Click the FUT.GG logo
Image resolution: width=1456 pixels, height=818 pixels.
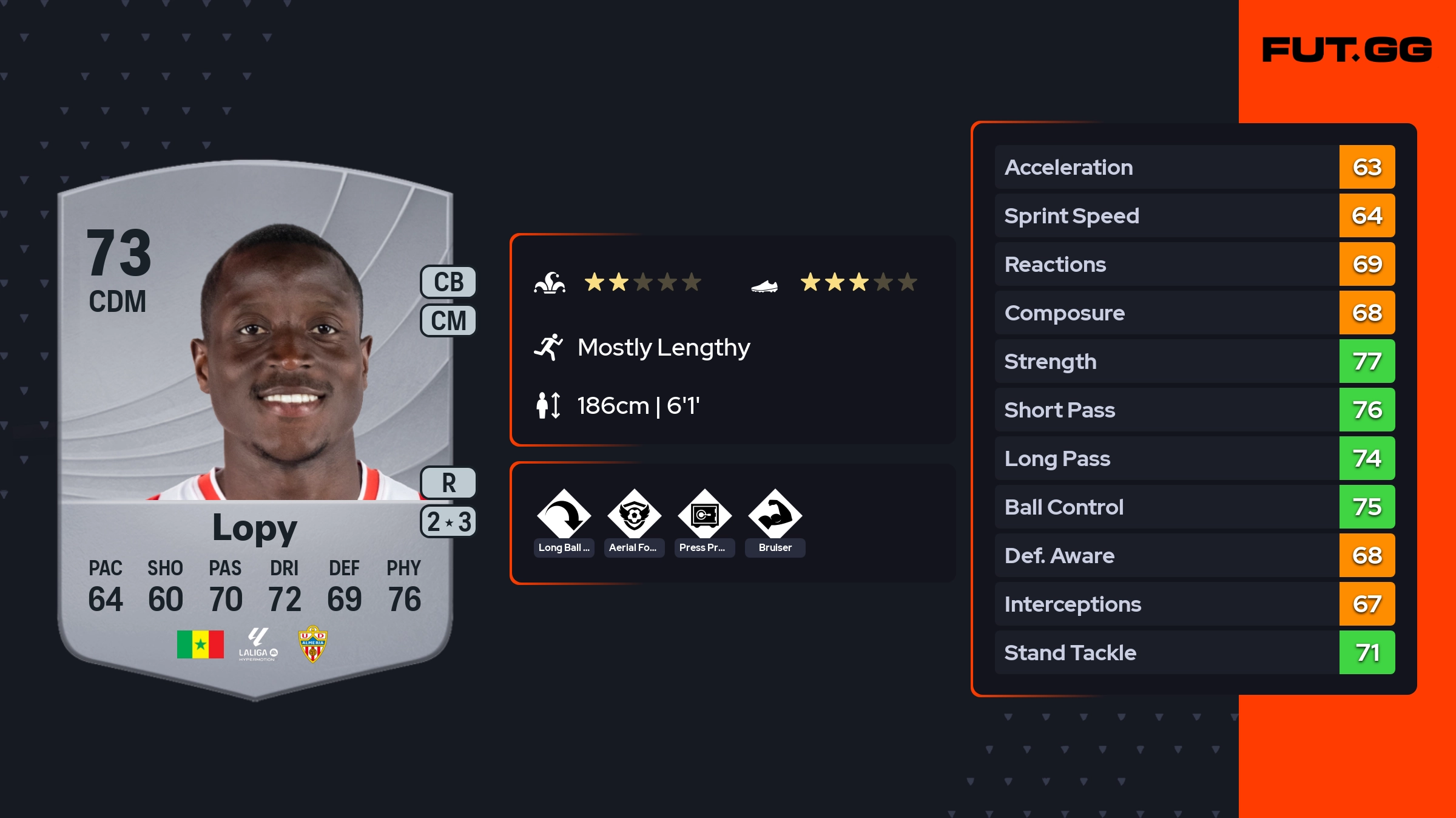[x=1347, y=50]
